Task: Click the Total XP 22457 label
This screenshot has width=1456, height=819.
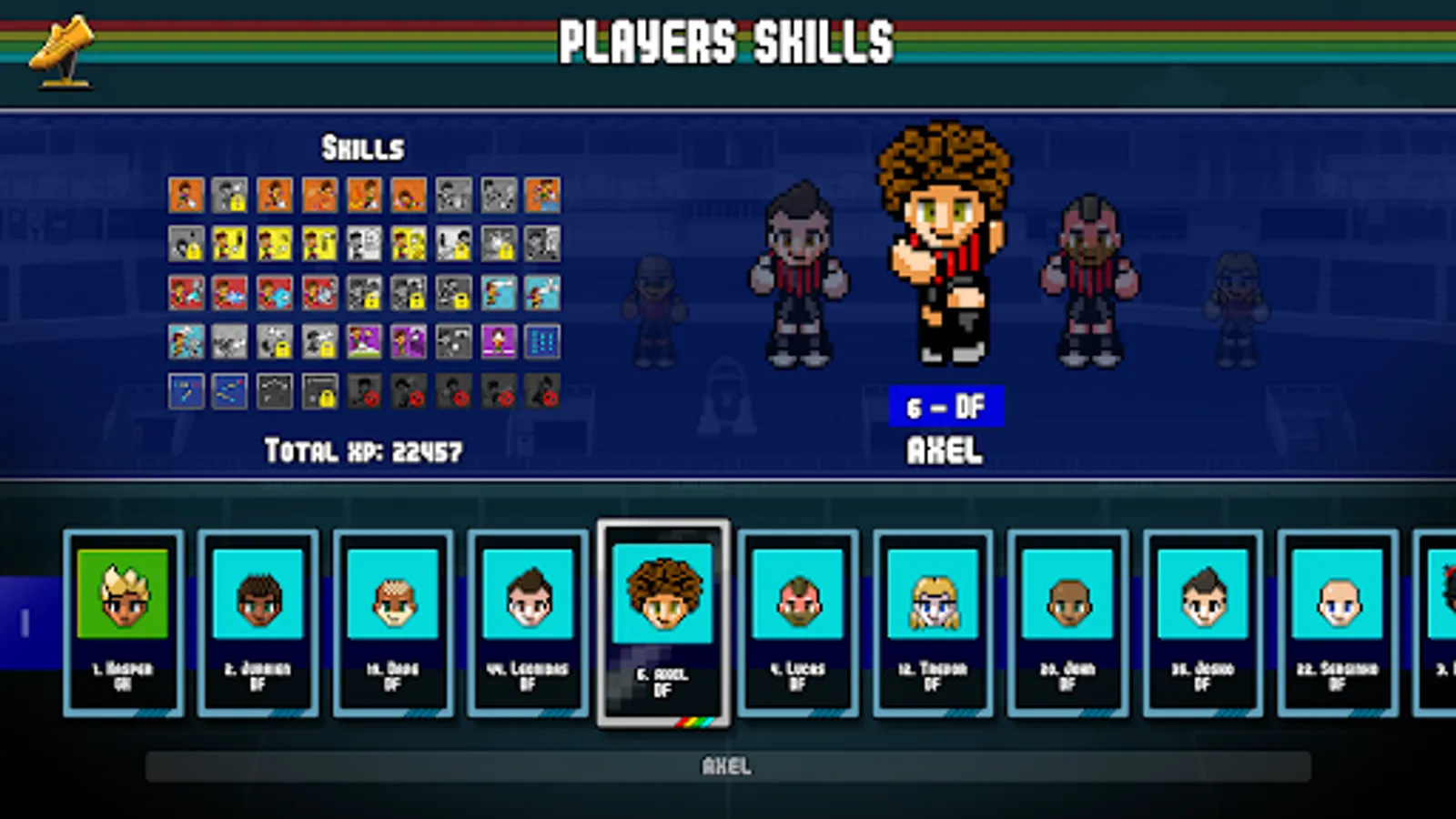Action: [x=364, y=449]
